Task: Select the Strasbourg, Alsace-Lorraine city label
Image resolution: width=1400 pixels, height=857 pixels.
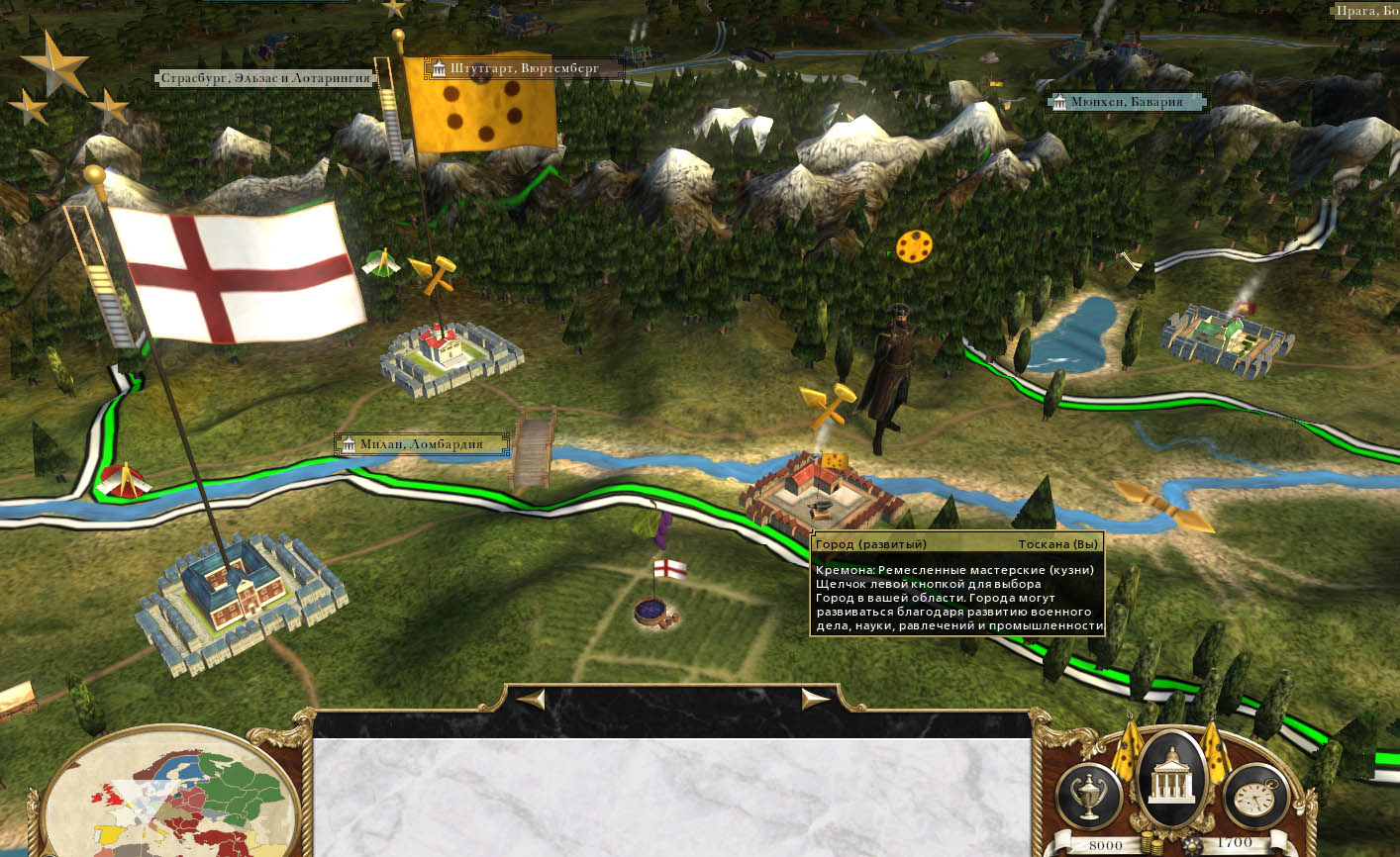Action: click(264, 78)
